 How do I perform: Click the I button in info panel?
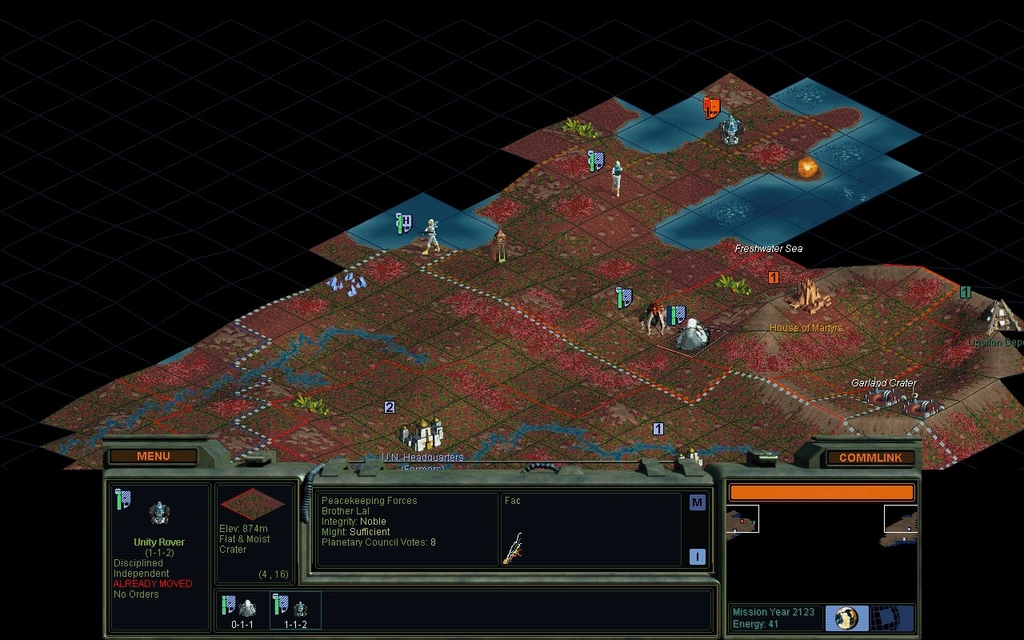[x=697, y=557]
